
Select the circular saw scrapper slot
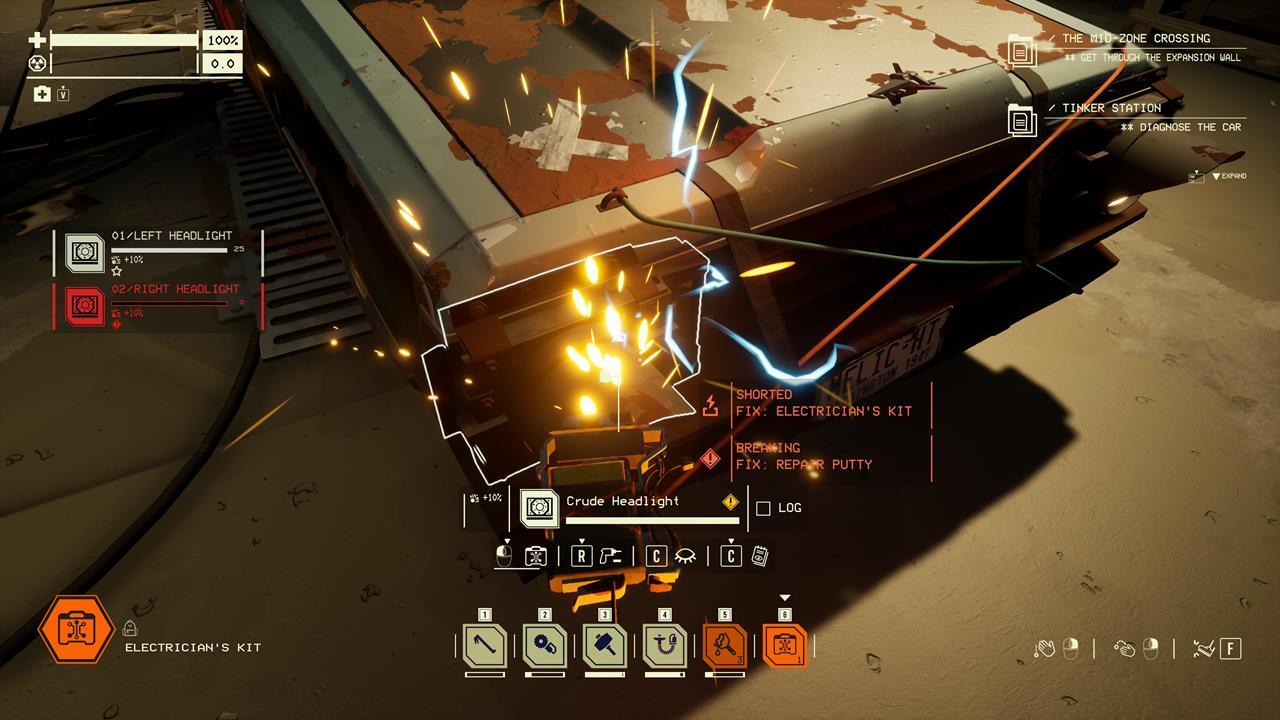(x=545, y=646)
